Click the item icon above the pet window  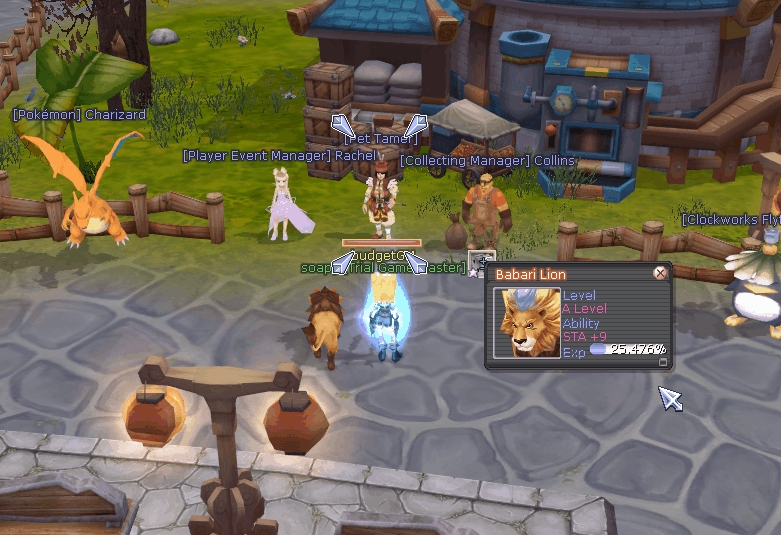(482, 264)
